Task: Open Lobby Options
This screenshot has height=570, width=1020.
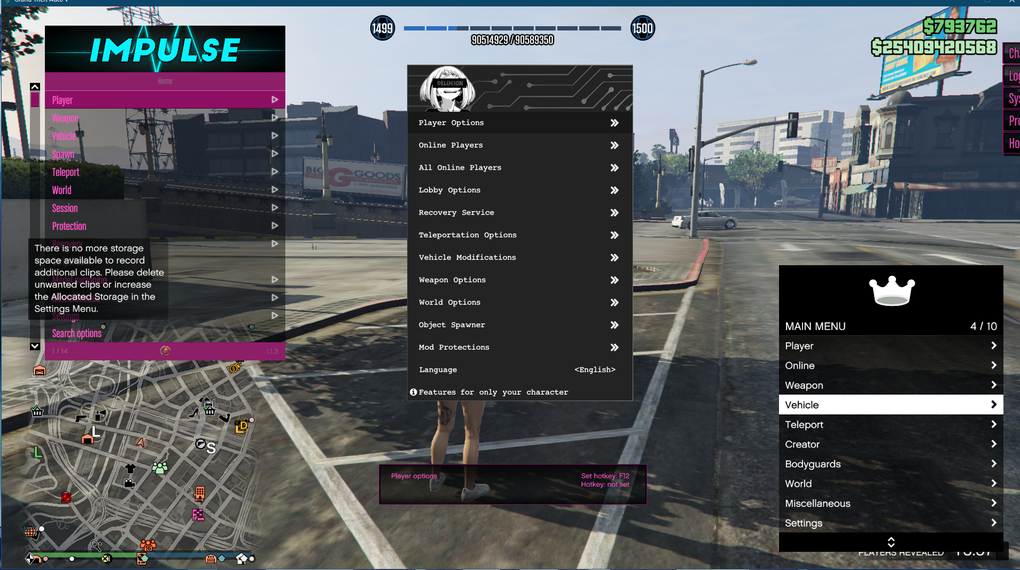Action: coord(519,190)
